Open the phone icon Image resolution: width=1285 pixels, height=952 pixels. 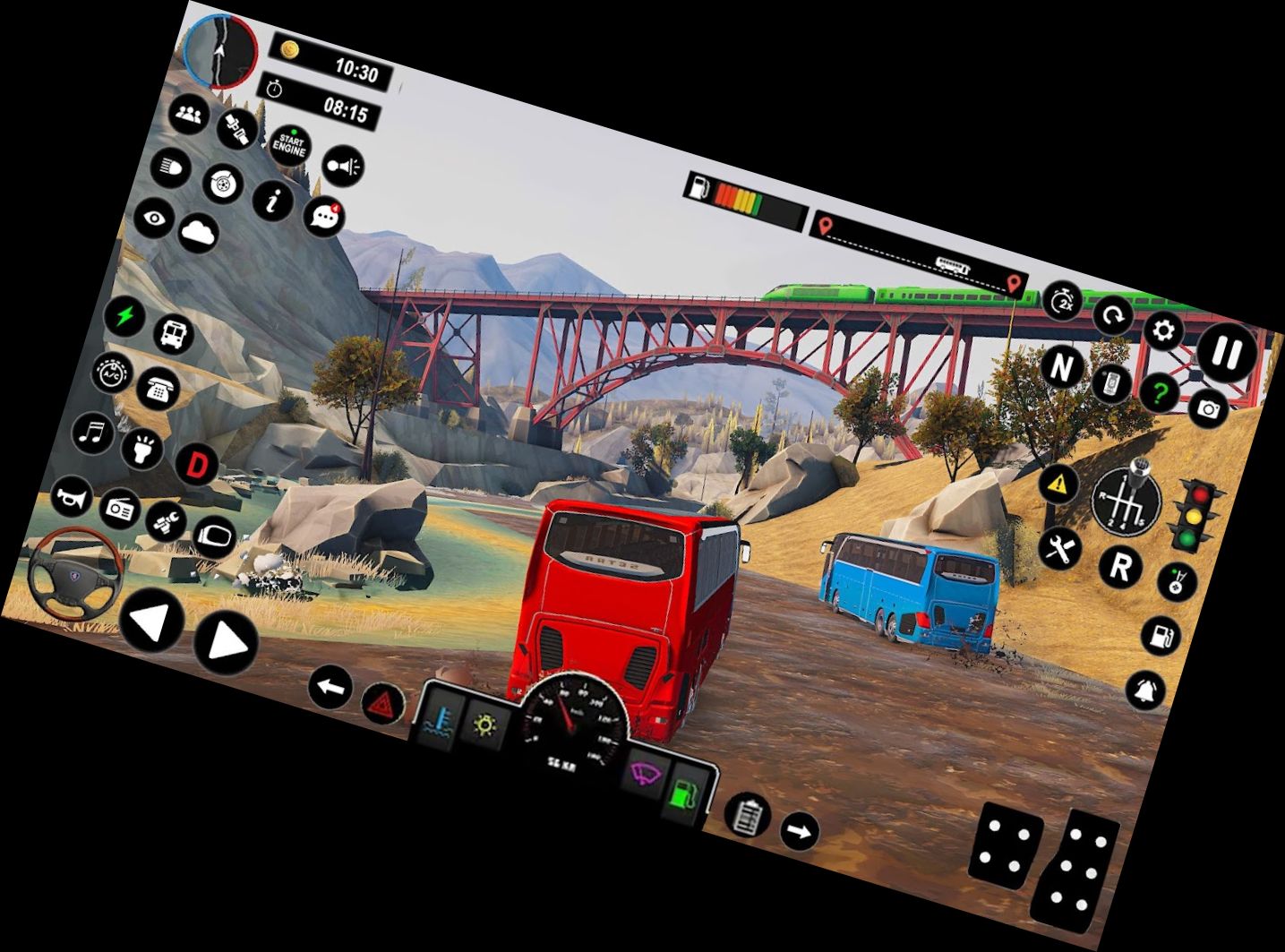(x=158, y=390)
